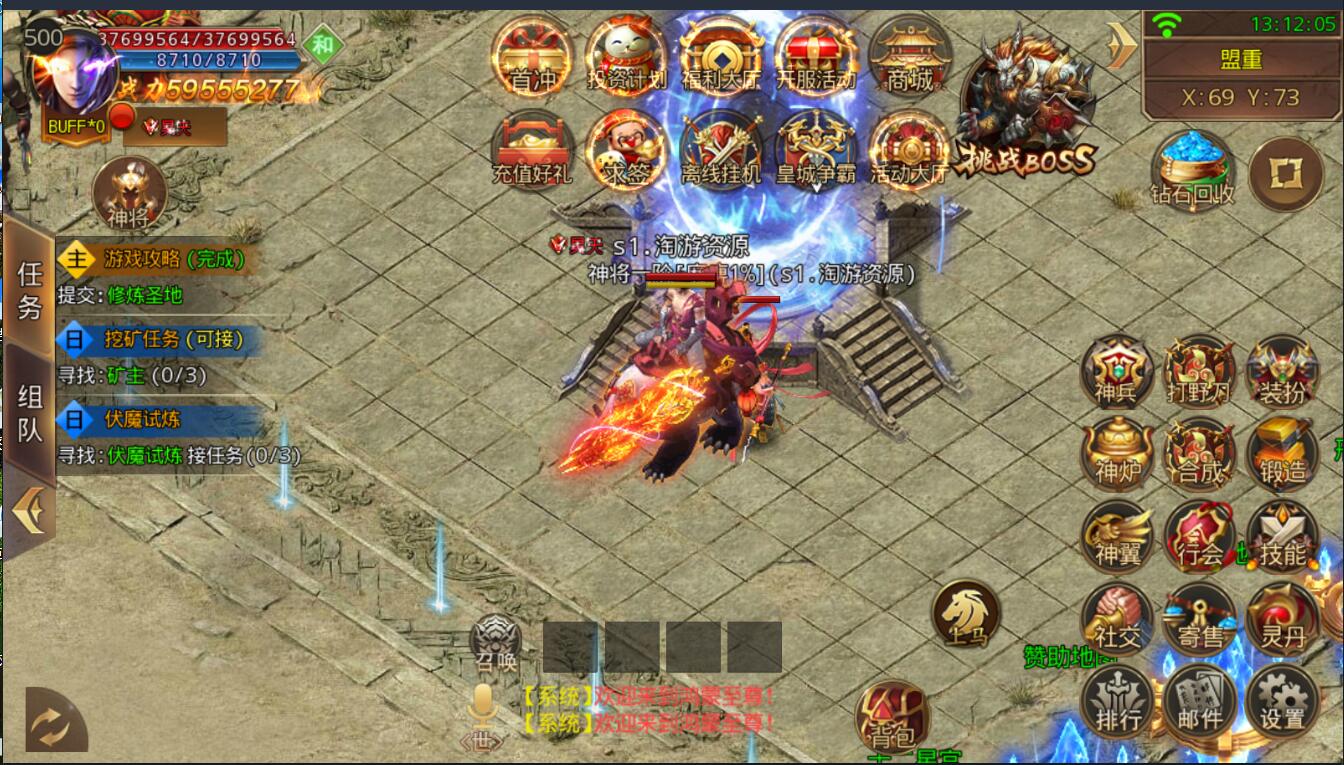Open the 神将 general icon

128,193
